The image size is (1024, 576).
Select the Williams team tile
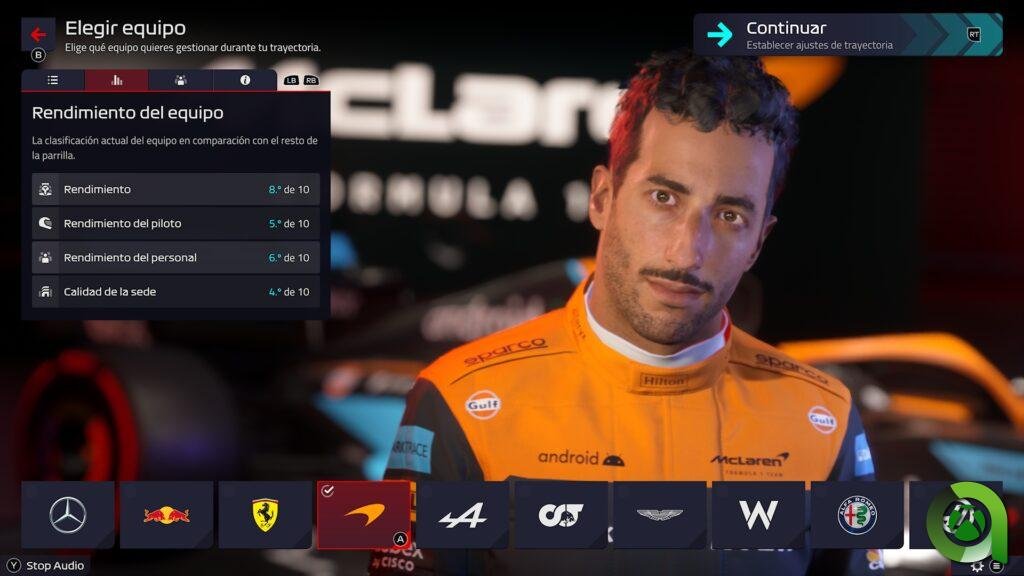(758, 515)
